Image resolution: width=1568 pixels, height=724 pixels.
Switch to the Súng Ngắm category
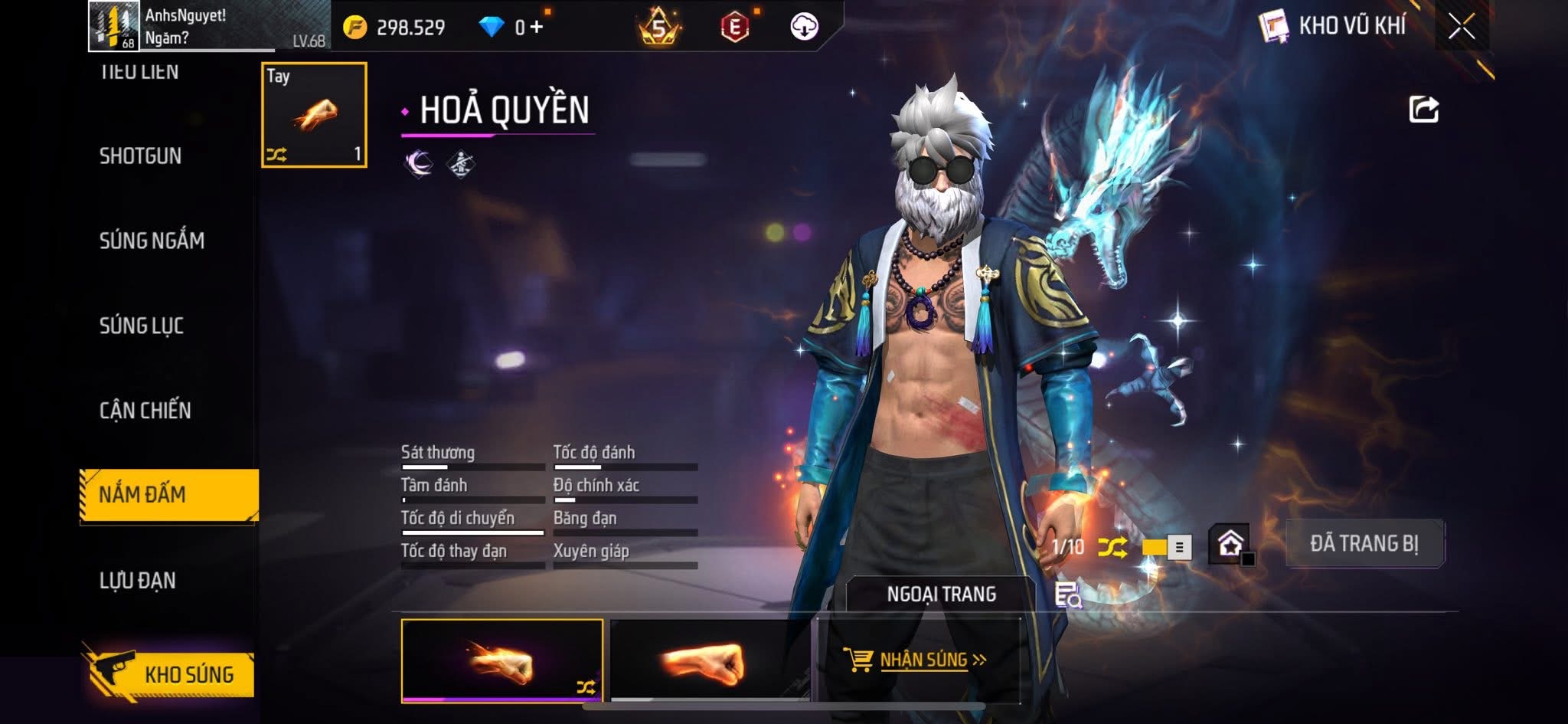coord(152,241)
